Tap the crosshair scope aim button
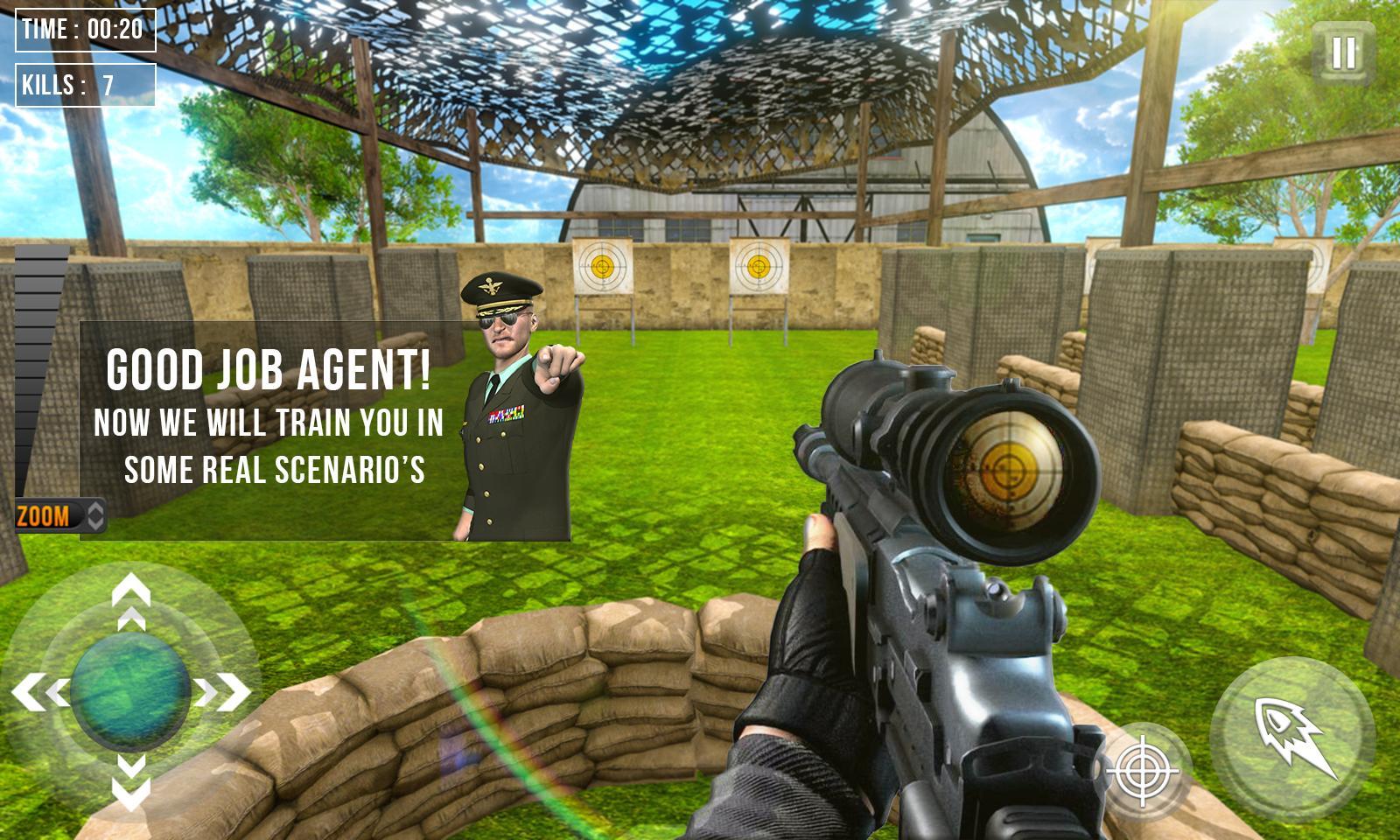The height and width of the screenshot is (840, 1400). click(x=1143, y=771)
